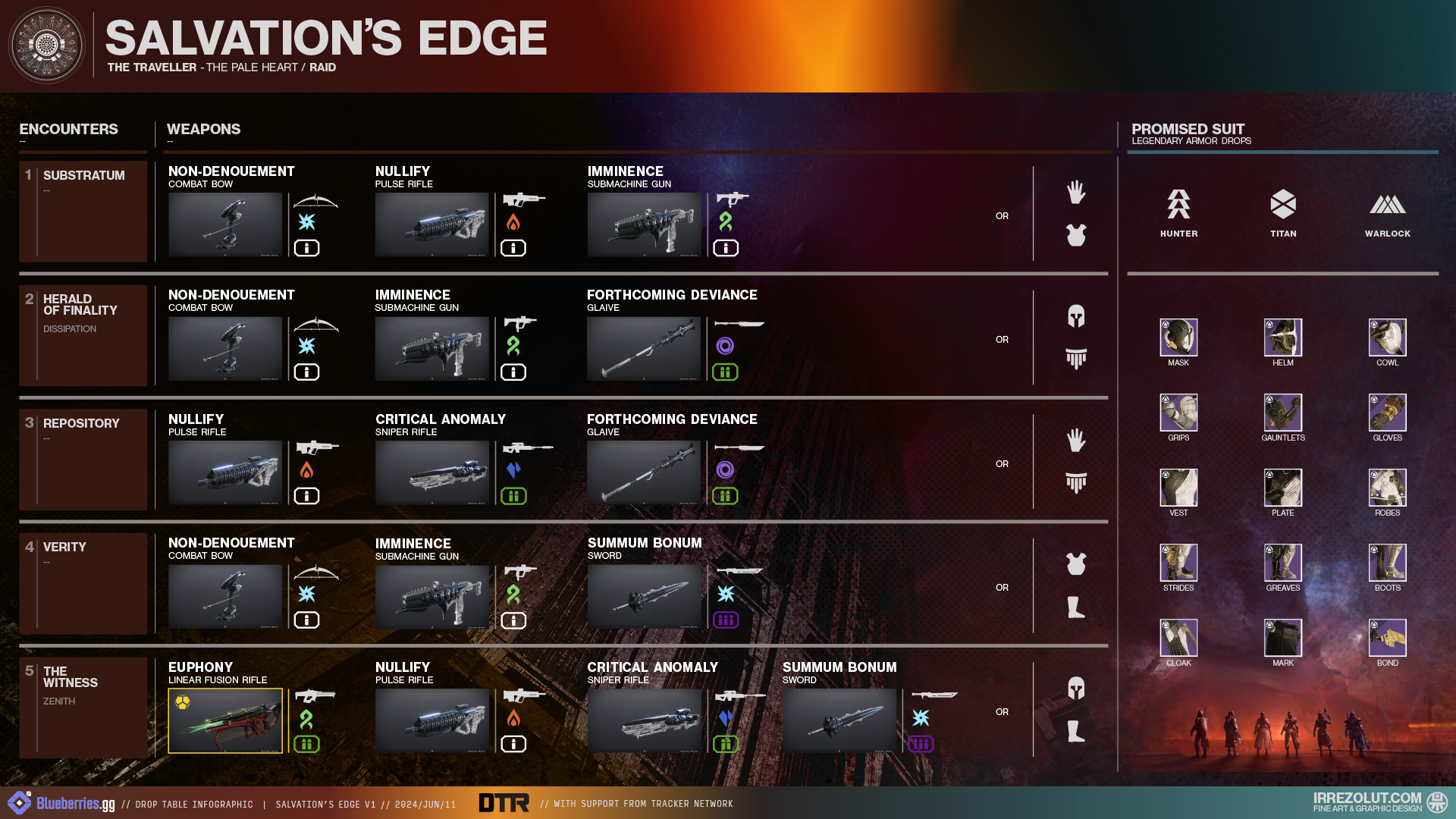
Task: Click the Gauntlets armor icon
Action: click(1283, 413)
